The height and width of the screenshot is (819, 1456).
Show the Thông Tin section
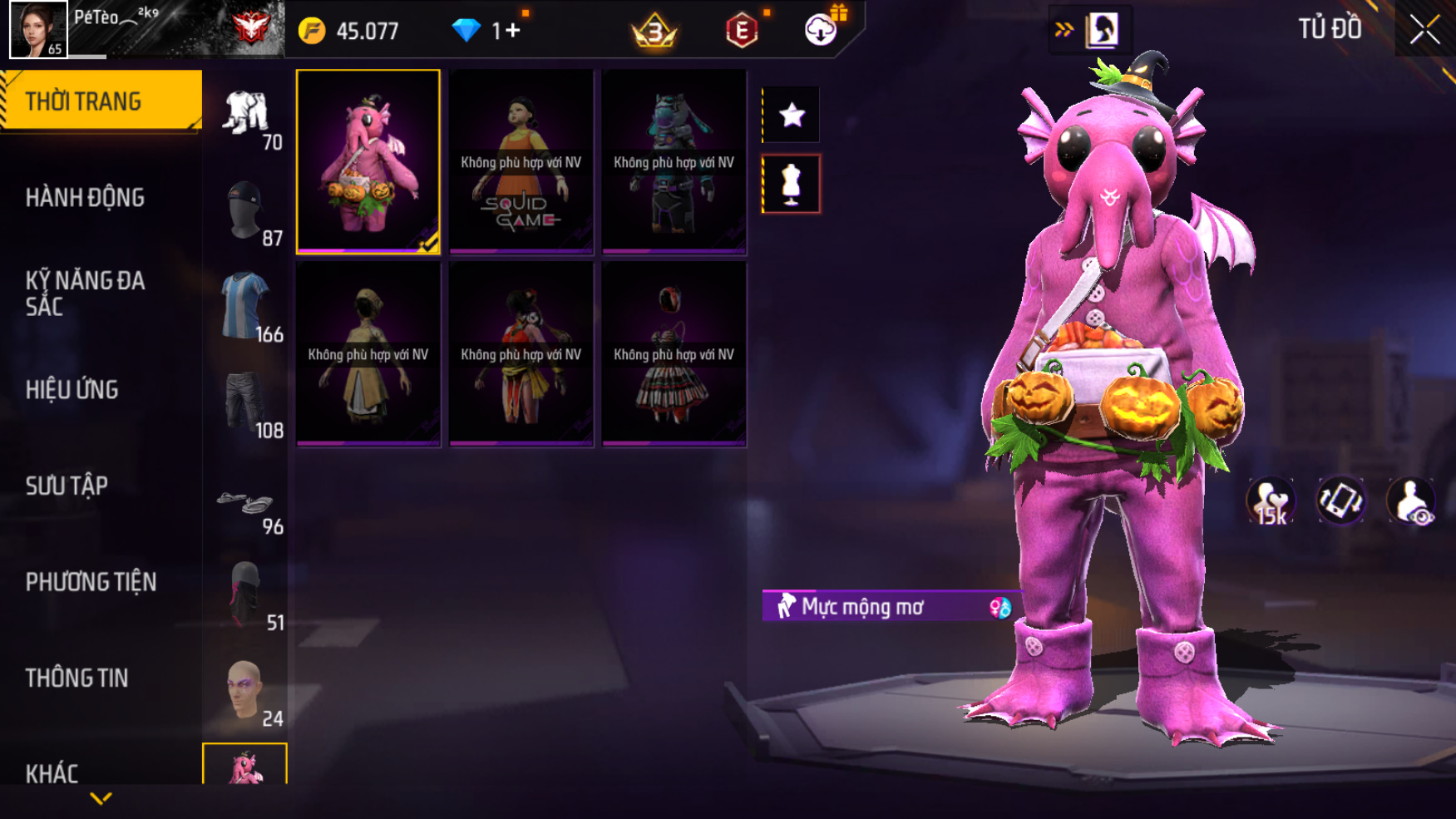(77, 678)
